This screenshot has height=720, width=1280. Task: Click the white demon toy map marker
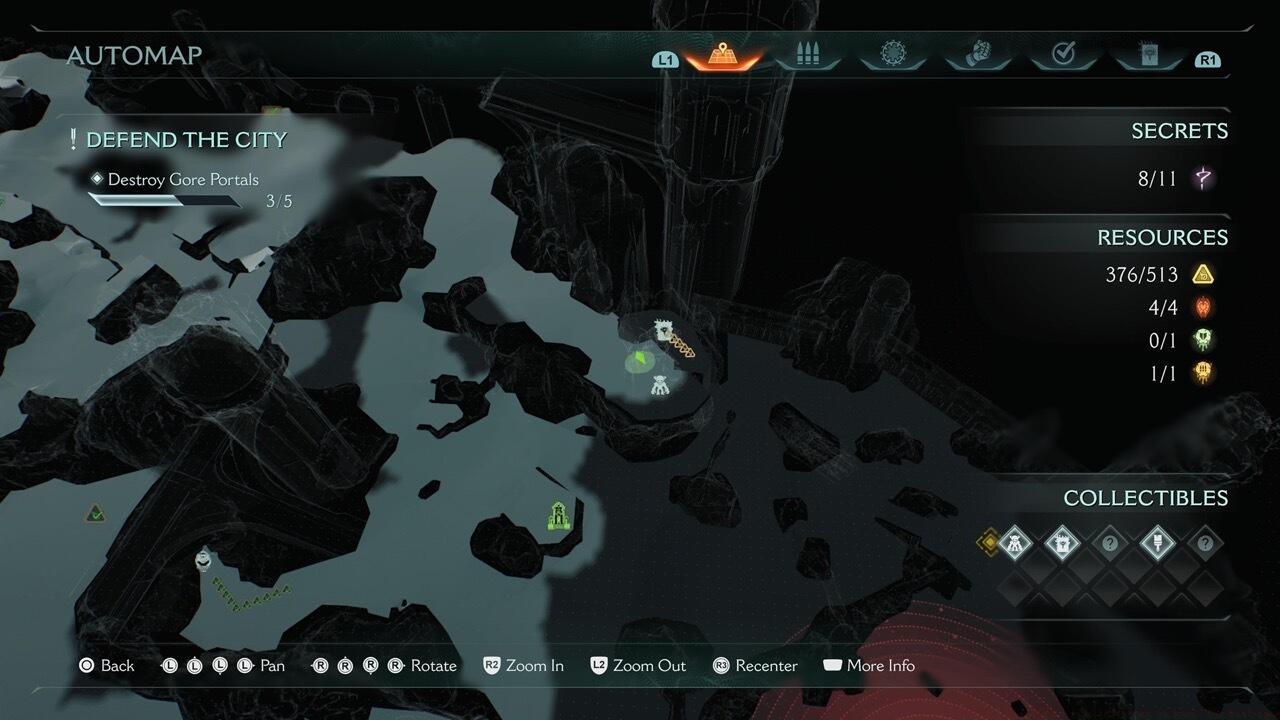660,385
